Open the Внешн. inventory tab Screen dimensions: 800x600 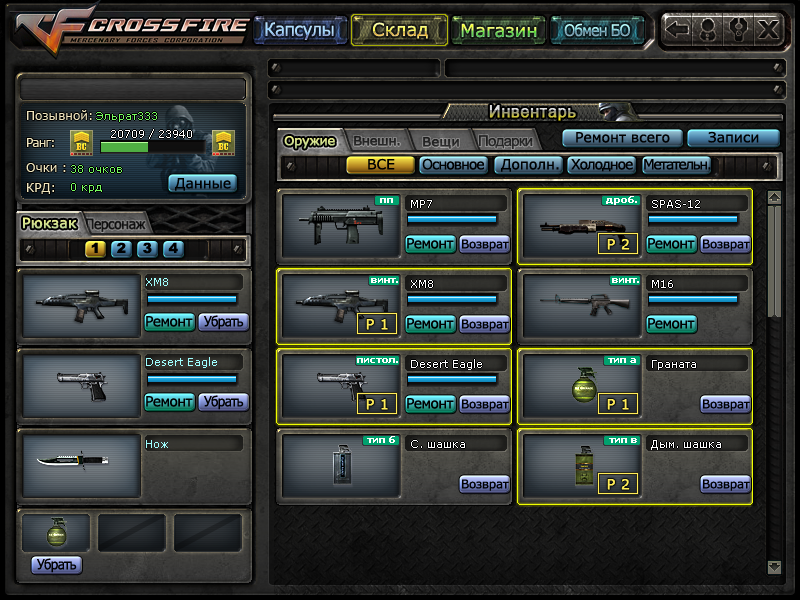pyautogui.click(x=376, y=141)
